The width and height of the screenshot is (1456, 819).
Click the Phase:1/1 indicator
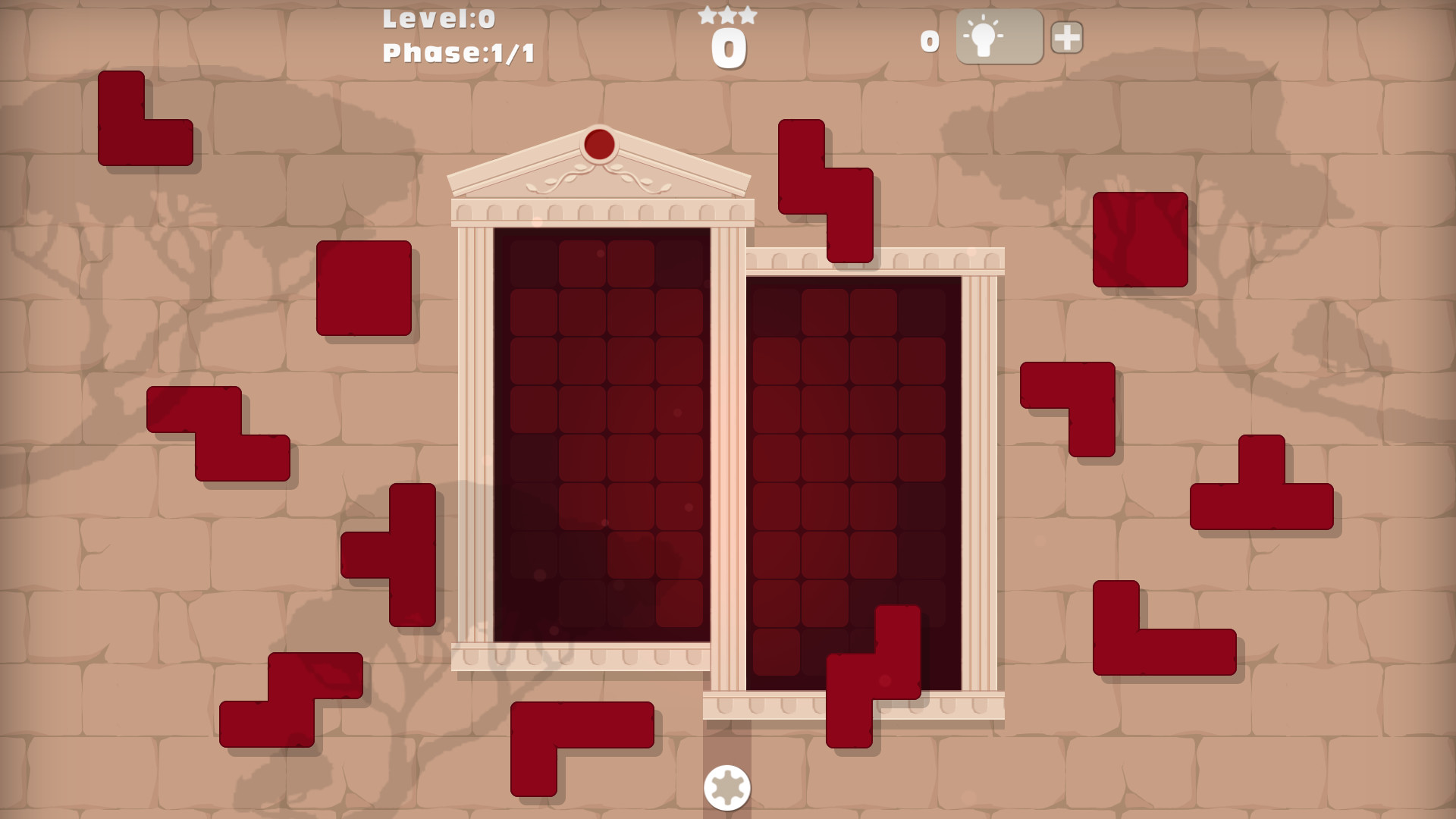[x=457, y=53]
